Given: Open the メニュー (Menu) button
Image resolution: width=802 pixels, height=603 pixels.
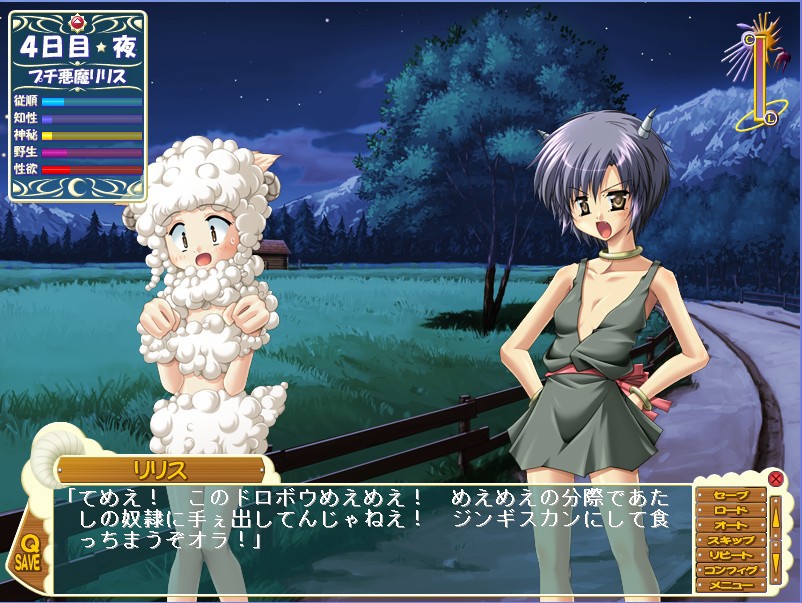Looking at the screenshot, I should click(x=731, y=585).
